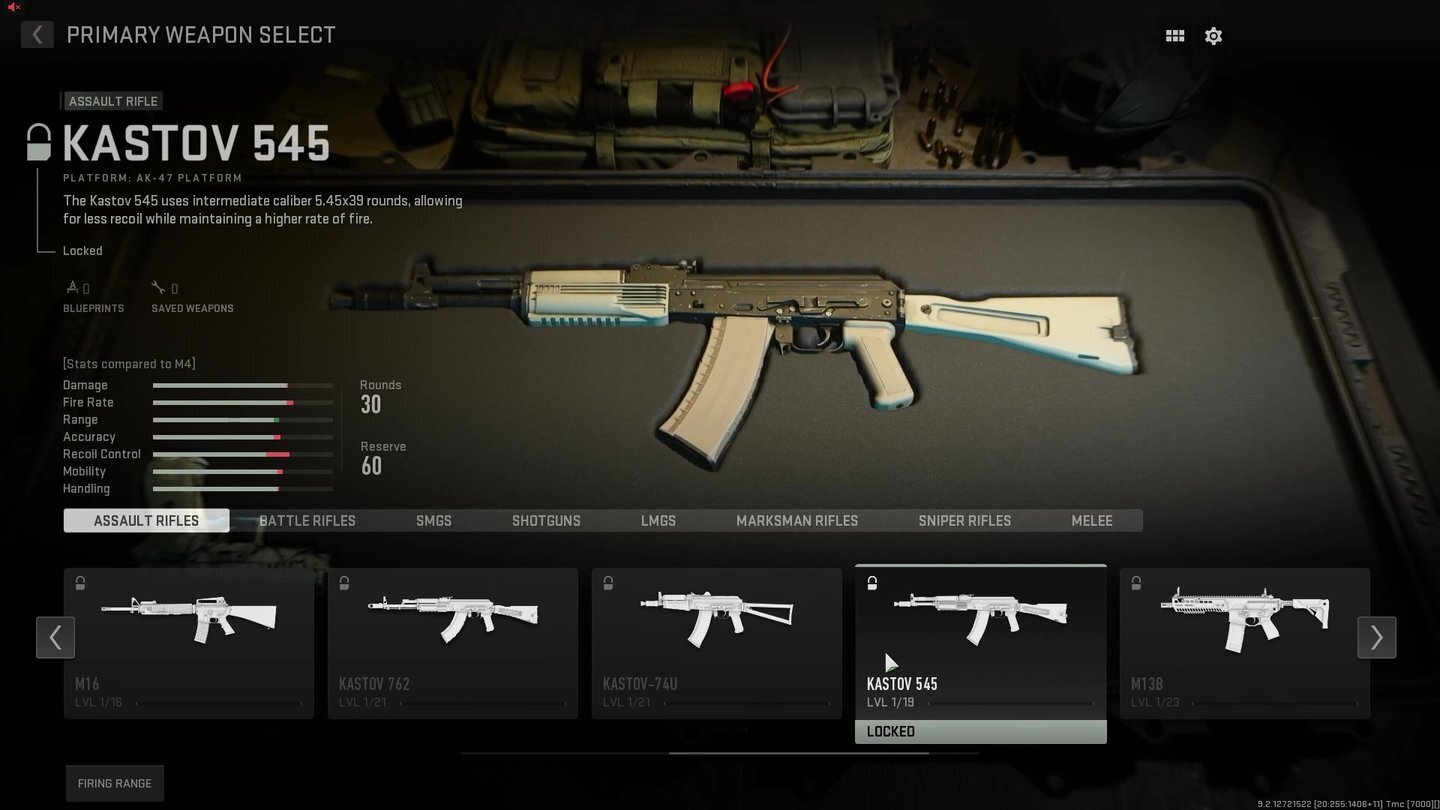The width and height of the screenshot is (1440, 810).
Task: Enter the Firing Range
Action: 115,783
